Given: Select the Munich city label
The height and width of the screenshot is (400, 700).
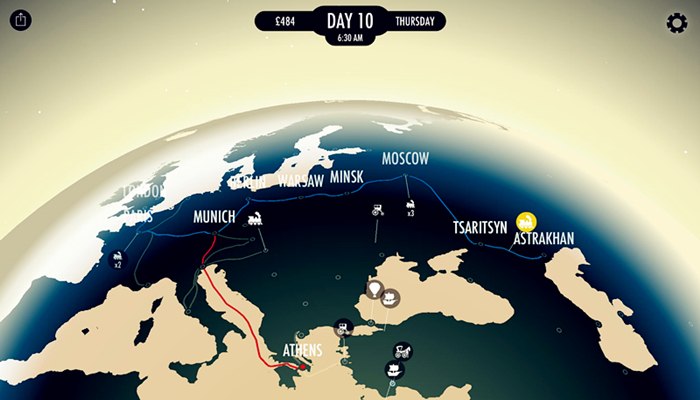Looking at the screenshot, I should click(214, 217).
